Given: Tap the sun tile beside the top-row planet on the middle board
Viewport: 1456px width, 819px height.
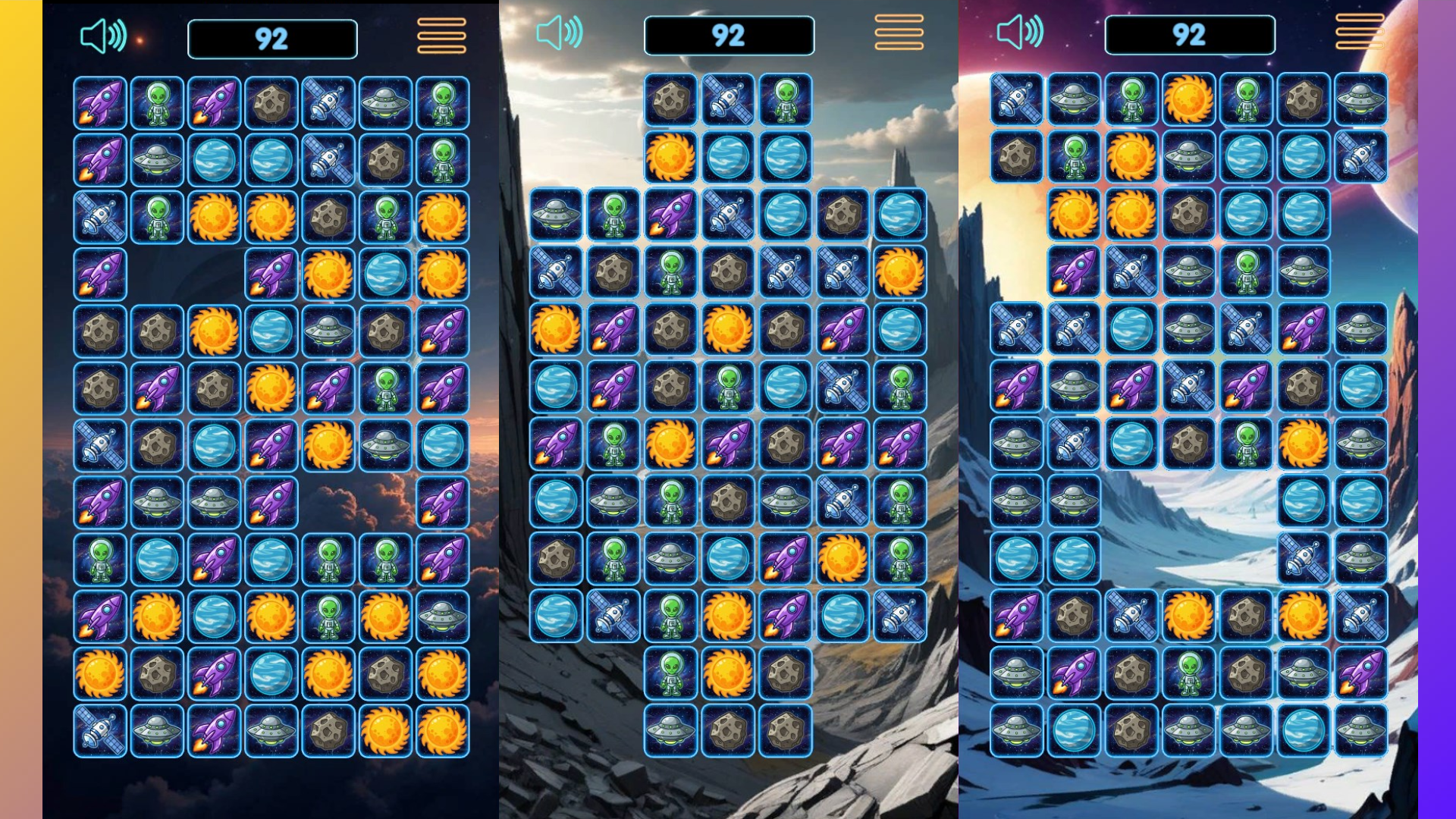Looking at the screenshot, I should (x=670, y=158).
